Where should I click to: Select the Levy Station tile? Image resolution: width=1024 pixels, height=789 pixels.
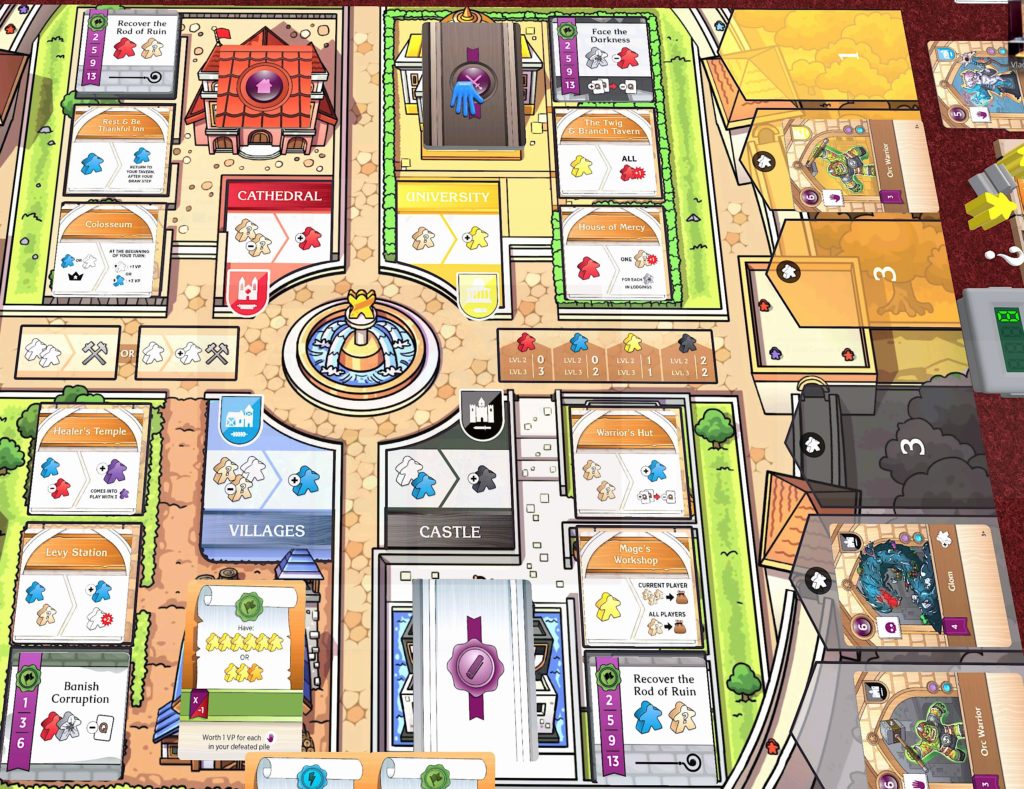coord(79,586)
